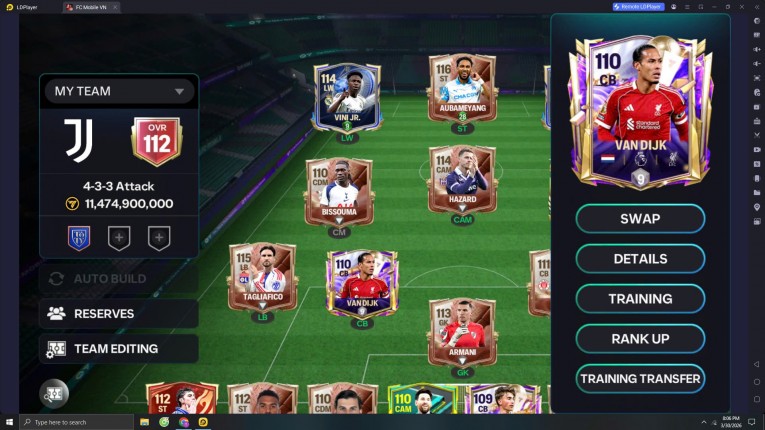Select the Armani goalkeeper card
The image size is (765, 430).
(x=461, y=331)
